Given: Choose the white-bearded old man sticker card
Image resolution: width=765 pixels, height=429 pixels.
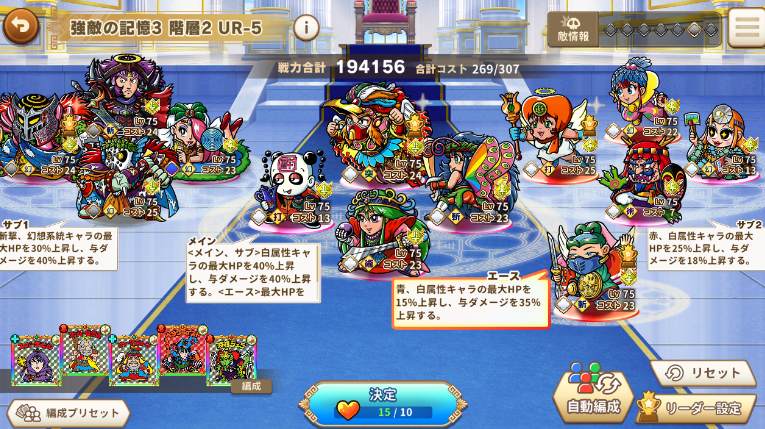Looking at the screenshot, I should 84,352.
